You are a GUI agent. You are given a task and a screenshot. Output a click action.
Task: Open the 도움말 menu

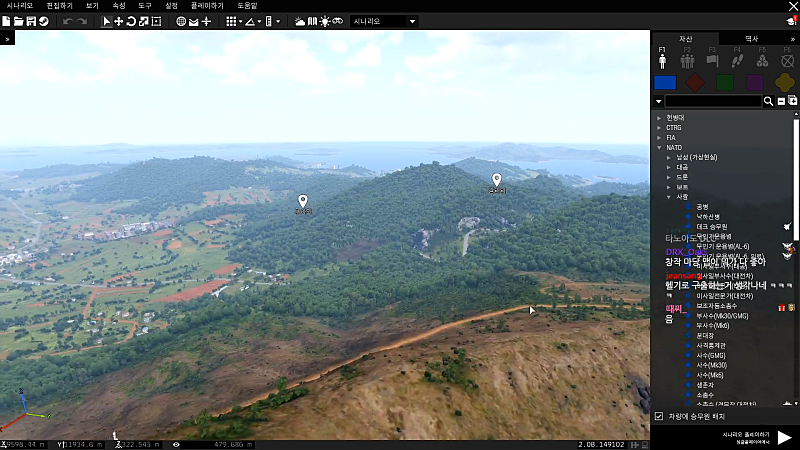[x=247, y=5]
